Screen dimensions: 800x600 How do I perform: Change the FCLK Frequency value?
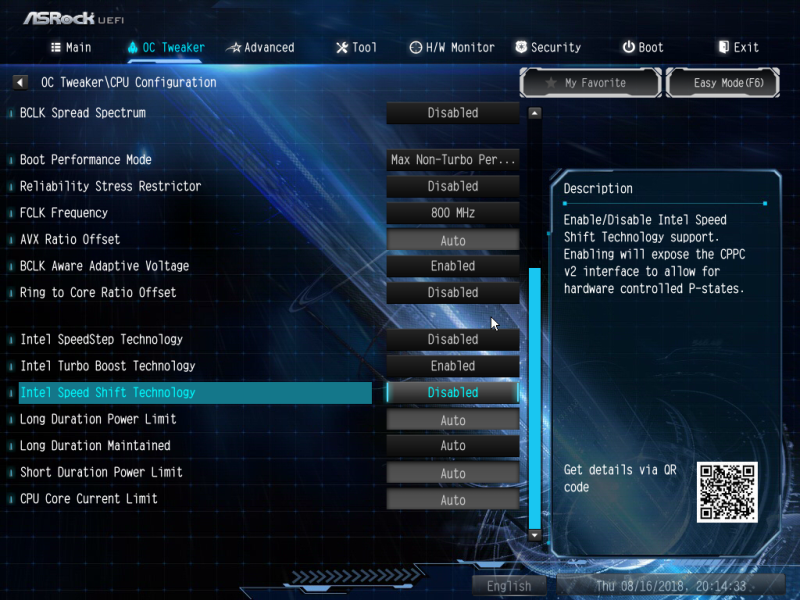pyautogui.click(x=453, y=213)
